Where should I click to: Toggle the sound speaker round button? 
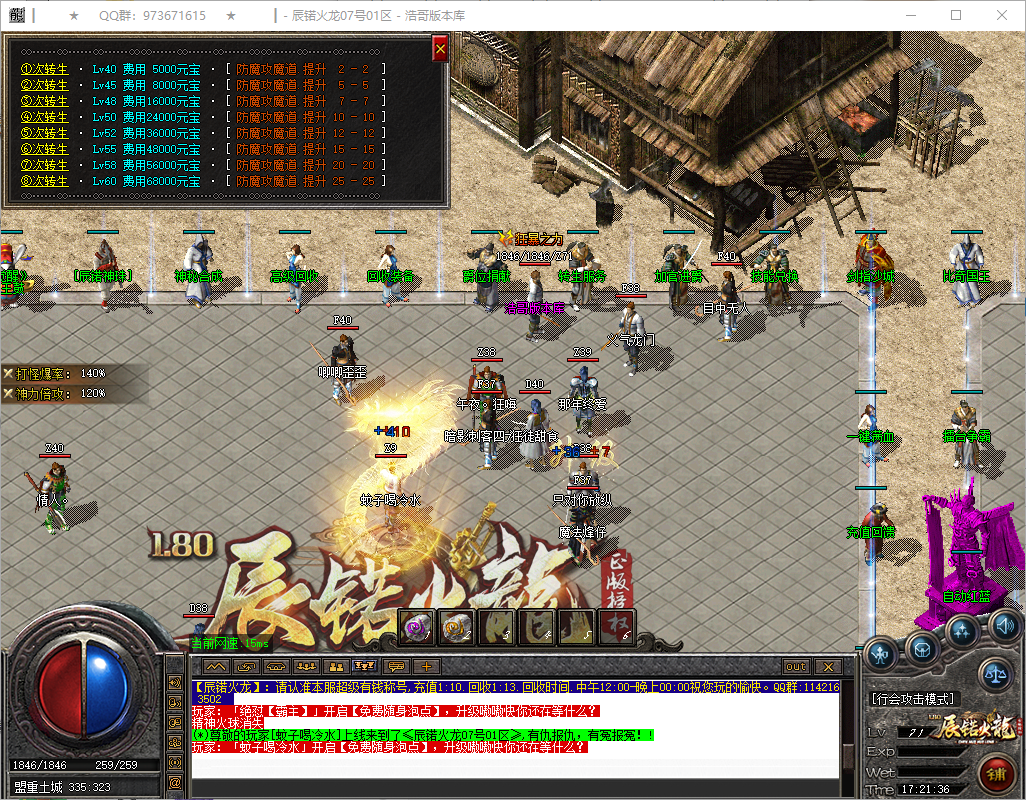point(1004,627)
